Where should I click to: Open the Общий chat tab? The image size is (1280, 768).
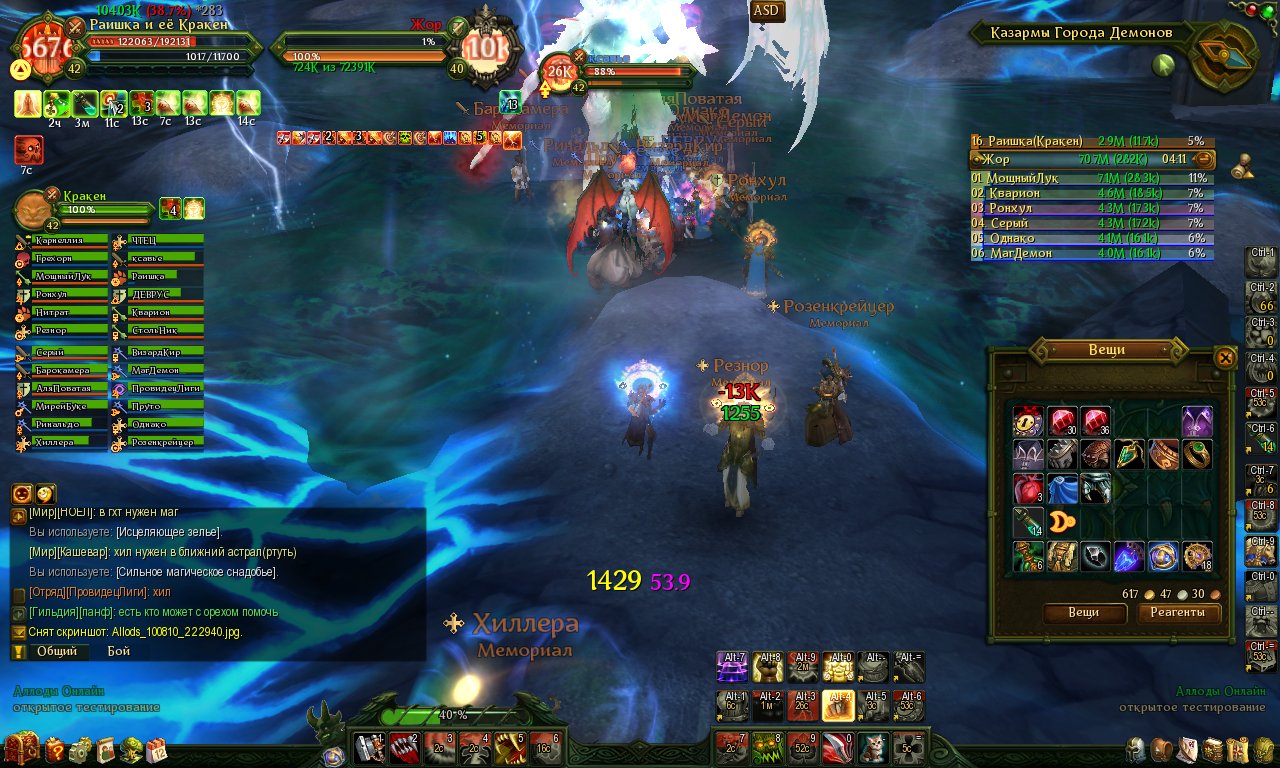tap(56, 651)
